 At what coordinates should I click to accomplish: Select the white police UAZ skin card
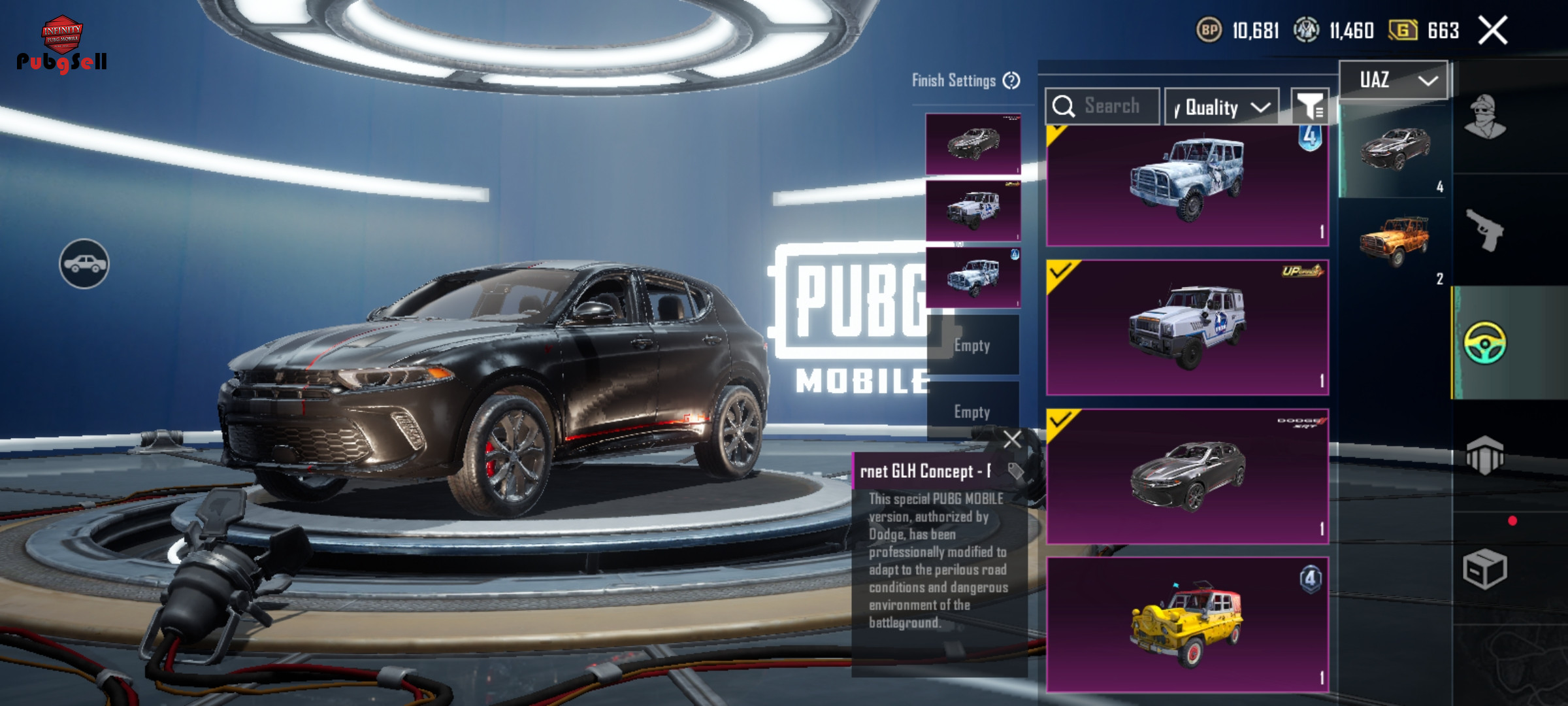(1187, 327)
